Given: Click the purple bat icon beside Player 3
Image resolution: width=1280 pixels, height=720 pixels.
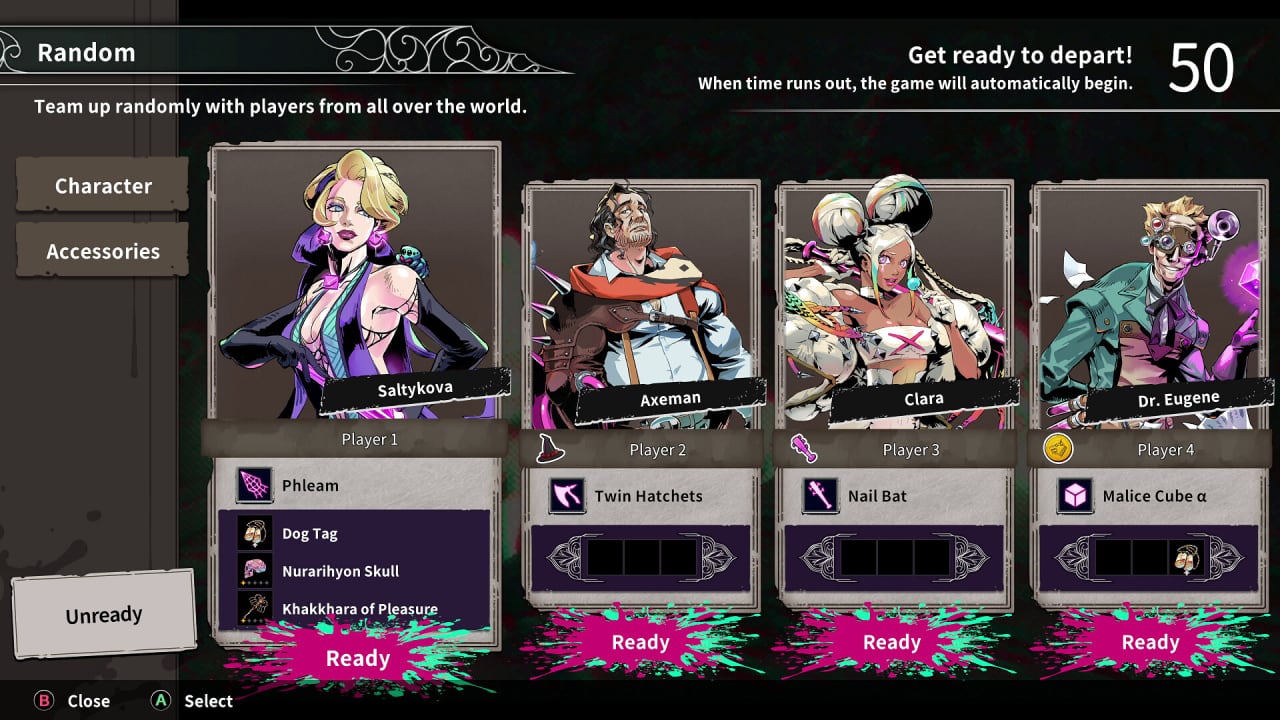Looking at the screenshot, I should pyautogui.click(x=804, y=449).
